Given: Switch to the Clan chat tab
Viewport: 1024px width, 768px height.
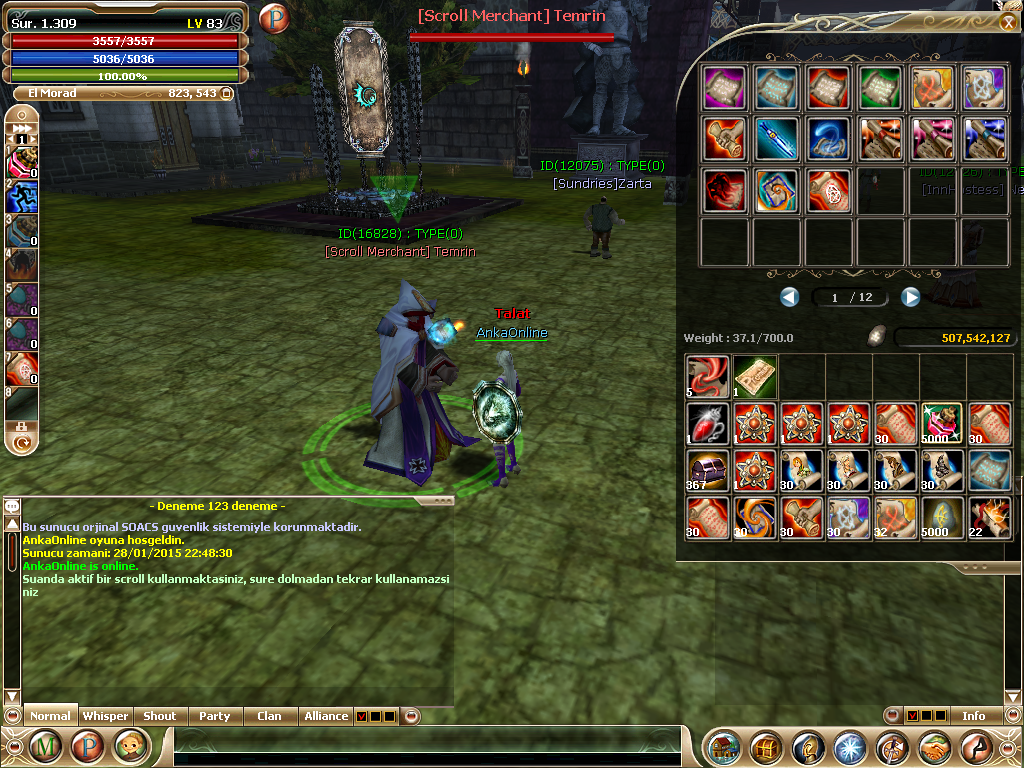Looking at the screenshot, I should click(x=269, y=716).
